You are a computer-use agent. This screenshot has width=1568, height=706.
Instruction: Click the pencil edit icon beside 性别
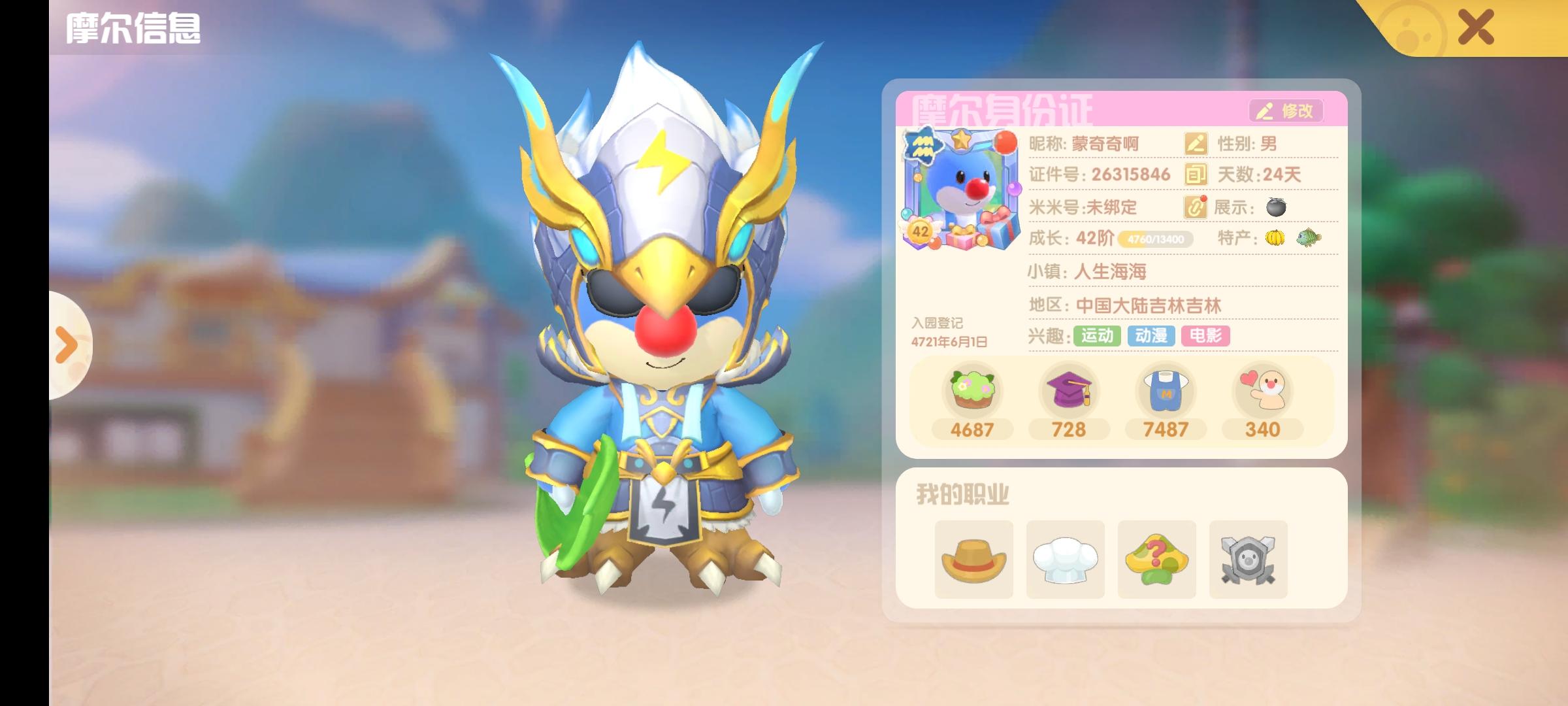pyautogui.click(x=1196, y=144)
